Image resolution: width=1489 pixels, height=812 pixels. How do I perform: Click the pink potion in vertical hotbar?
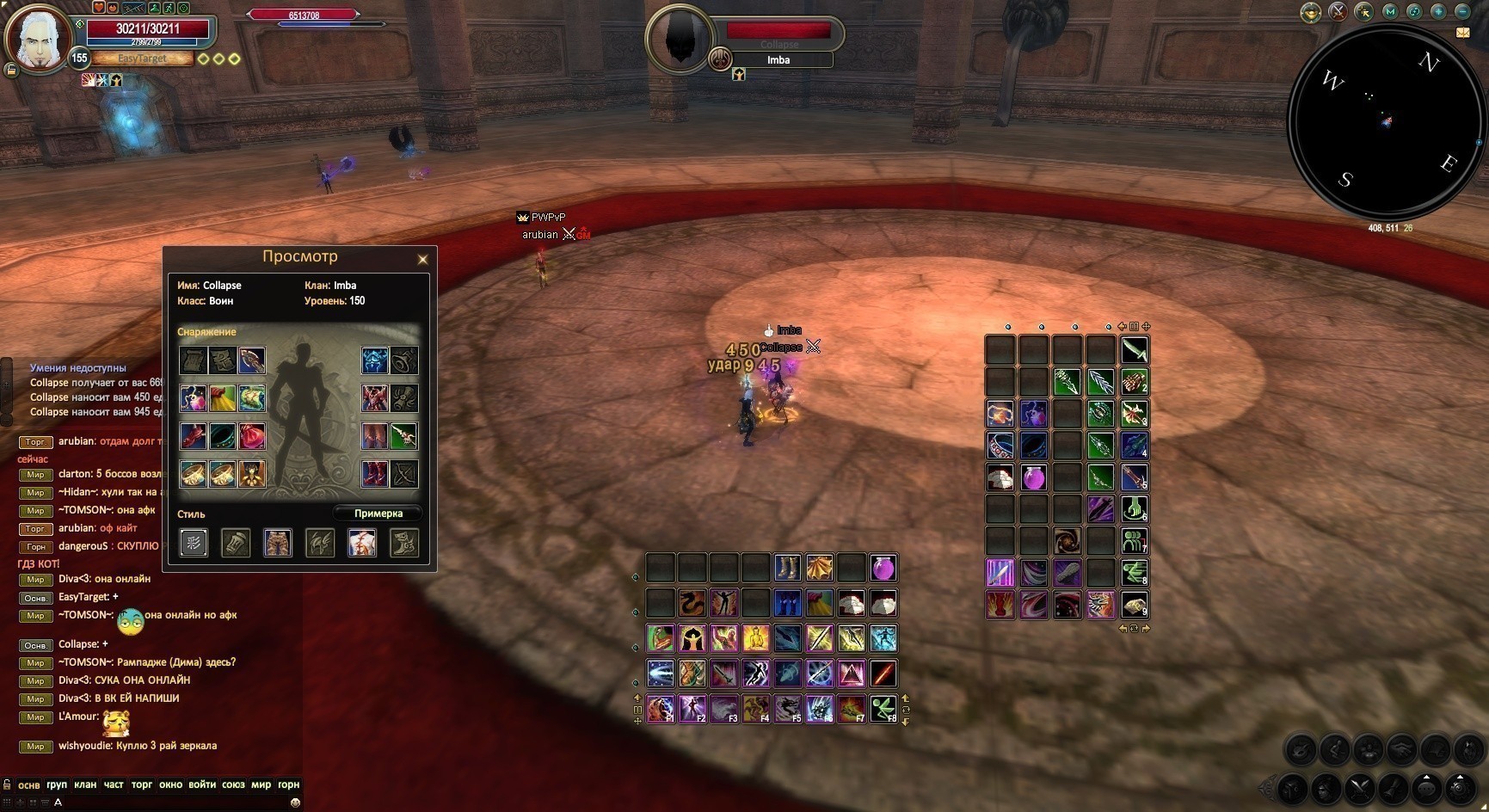click(1033, 477)
